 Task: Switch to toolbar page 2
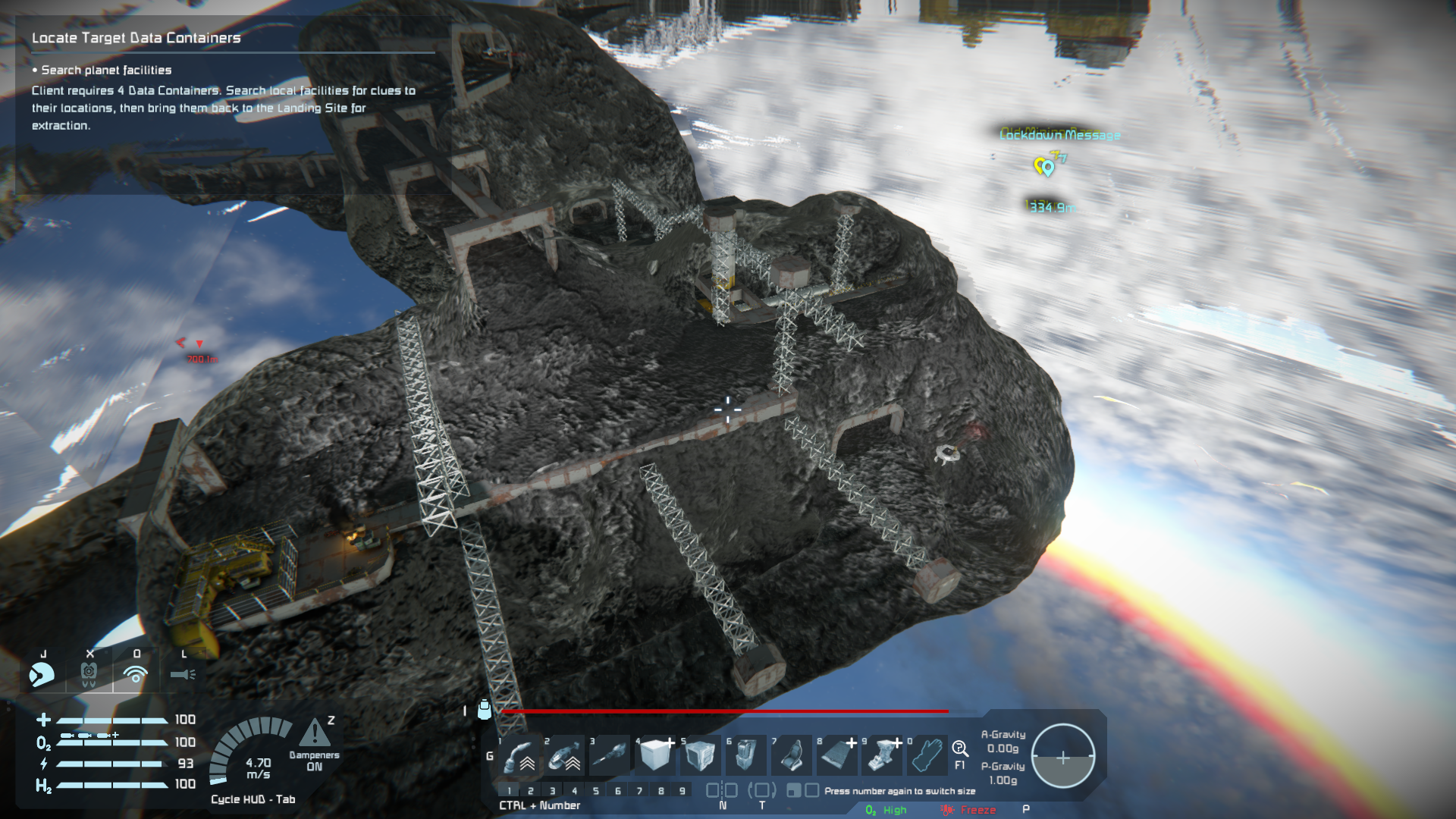pos(531,791)
